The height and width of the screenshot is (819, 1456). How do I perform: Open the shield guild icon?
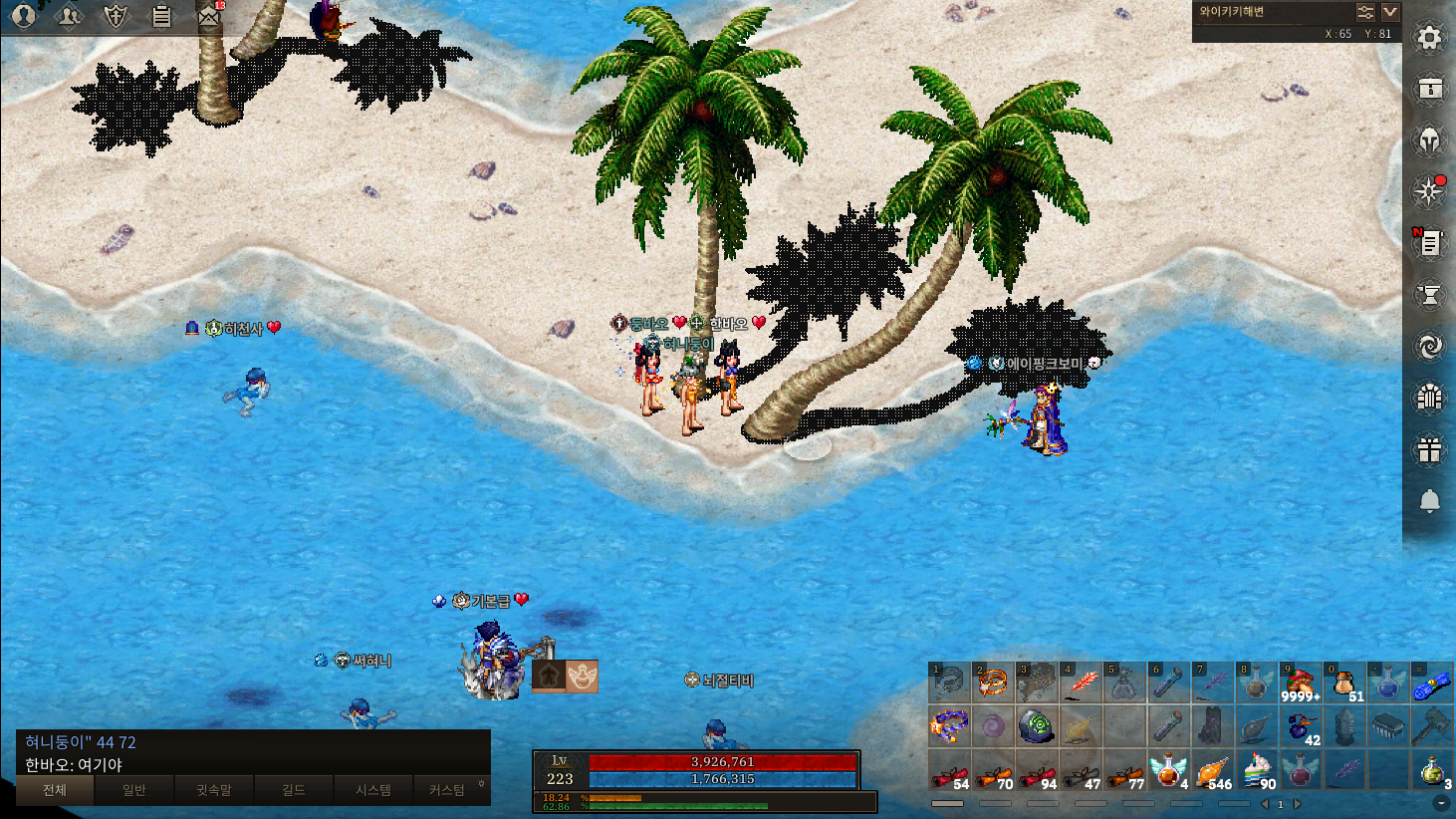coord(116,16)
